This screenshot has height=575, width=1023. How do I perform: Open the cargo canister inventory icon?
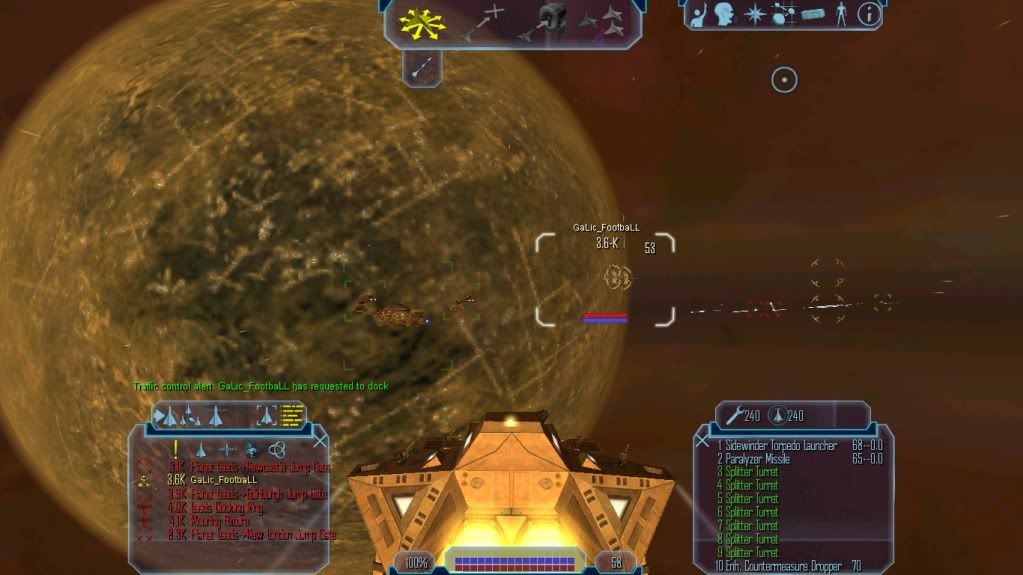tap(811, 14)
